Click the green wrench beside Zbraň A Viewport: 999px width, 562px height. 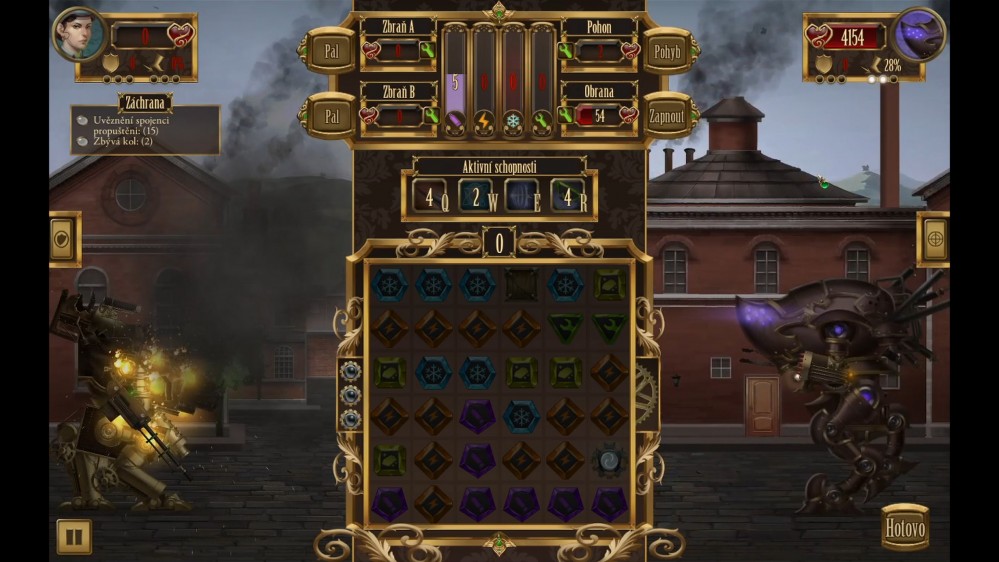pyautogui.click(x=428, y=50)
